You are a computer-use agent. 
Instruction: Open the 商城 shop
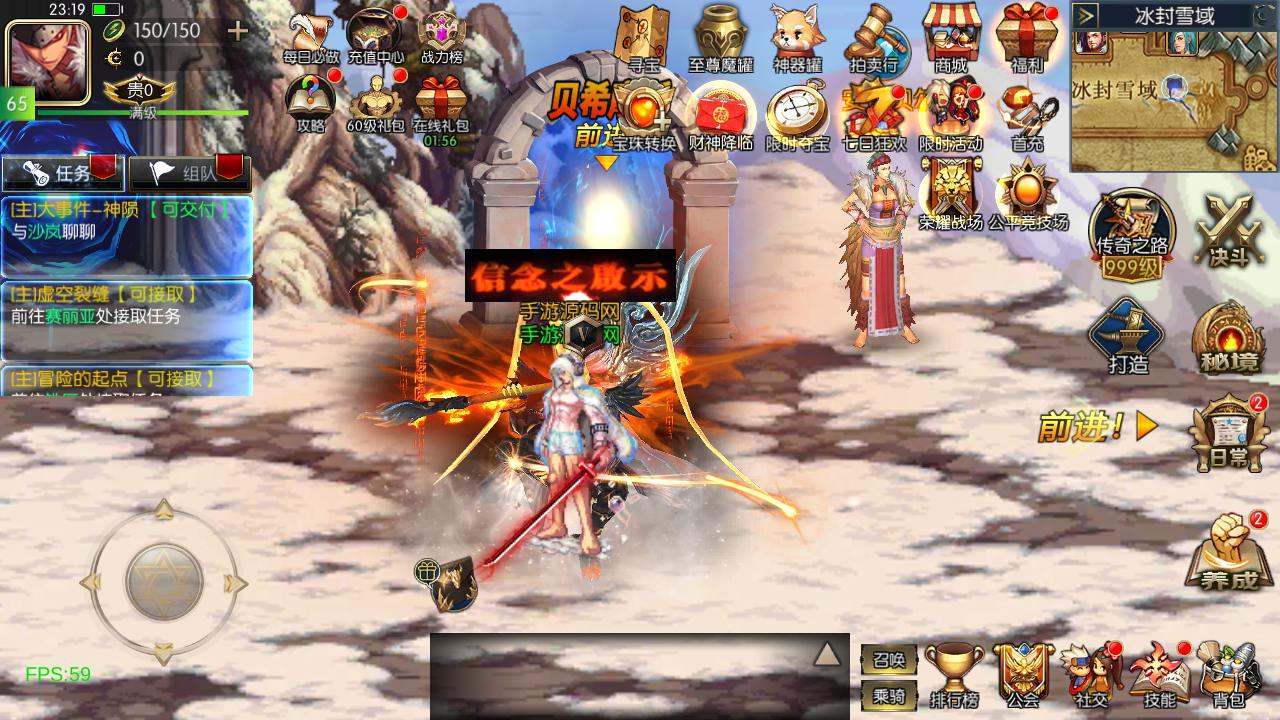[x=950, y=38]
